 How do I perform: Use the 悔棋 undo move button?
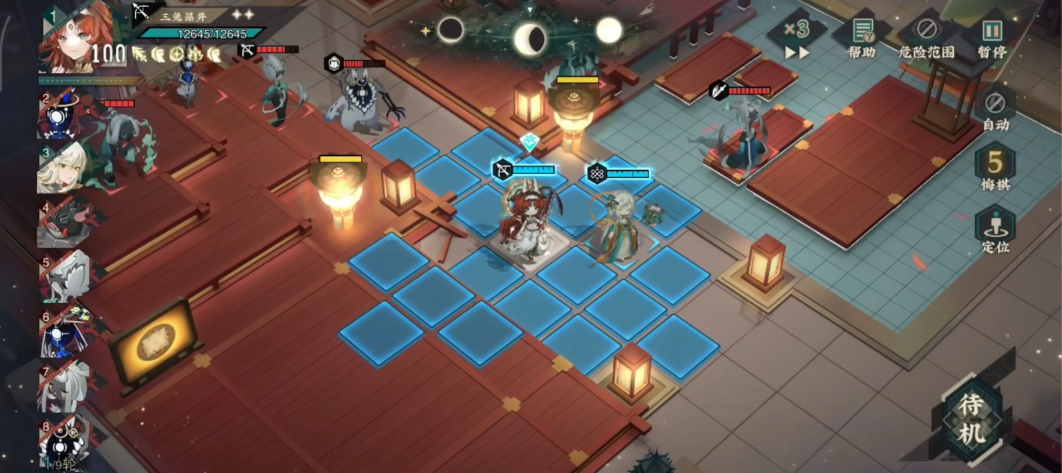tap(995, 167)
